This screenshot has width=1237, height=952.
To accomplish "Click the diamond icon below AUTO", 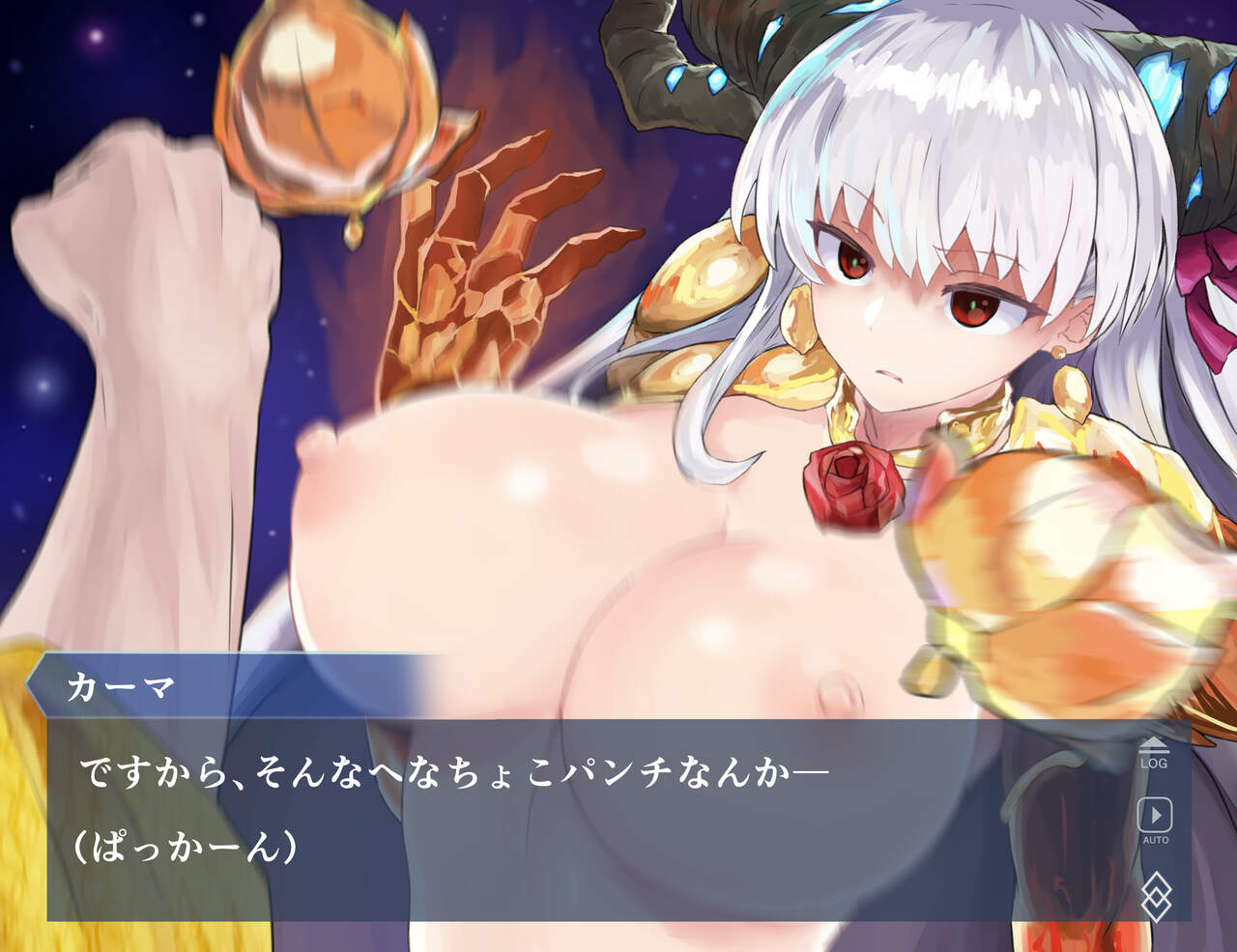I will [x=1156, y=895].
